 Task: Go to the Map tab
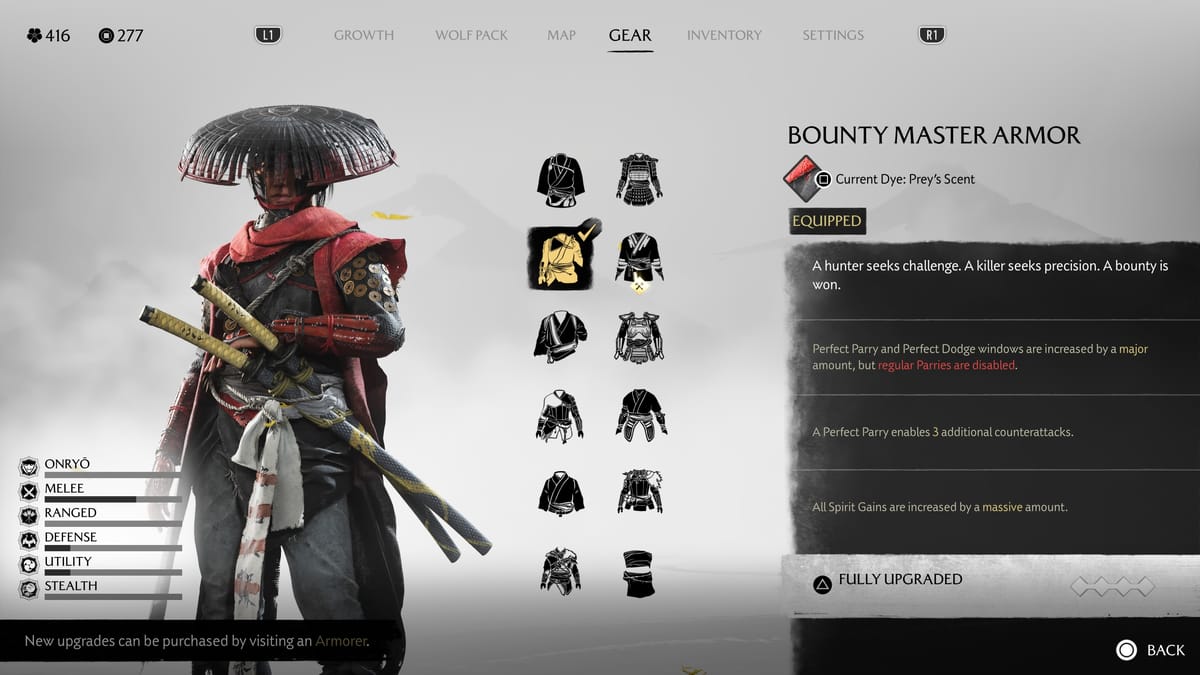click(x=561, y=35)
